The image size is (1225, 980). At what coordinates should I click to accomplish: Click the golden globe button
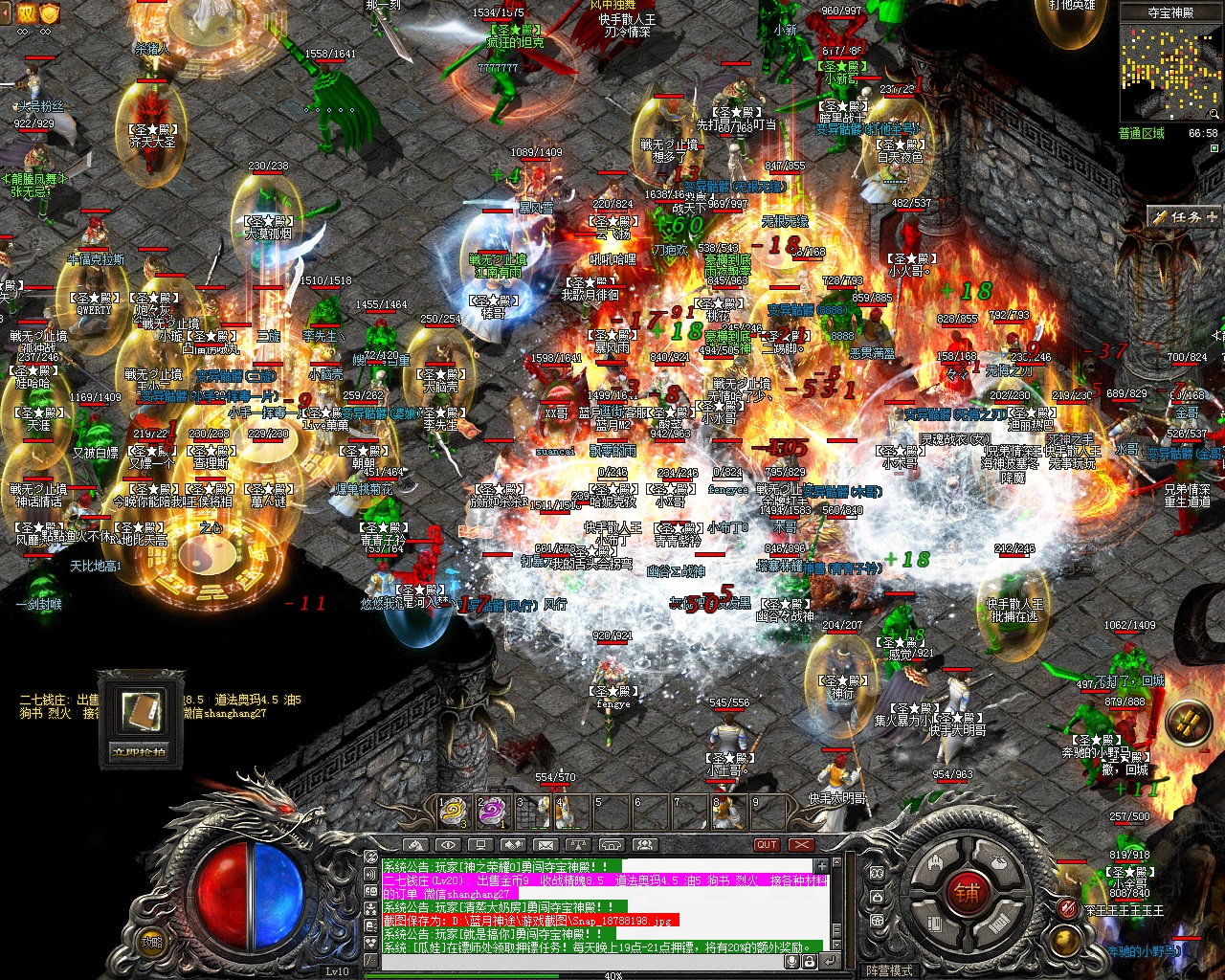coord(1065,940)
